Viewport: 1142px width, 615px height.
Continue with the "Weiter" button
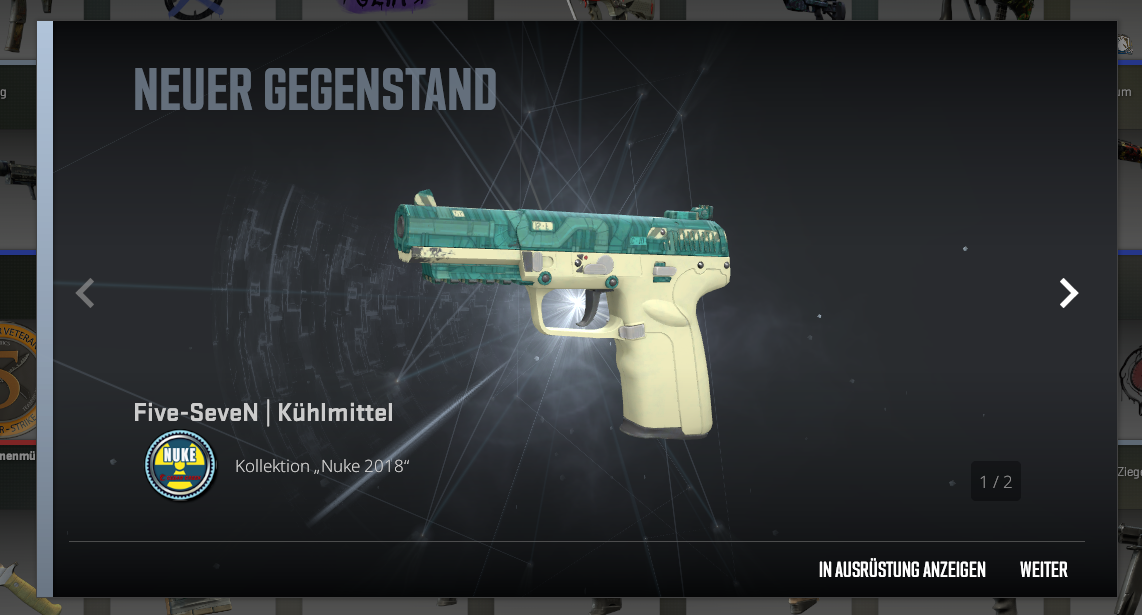tap(1043, 570)
